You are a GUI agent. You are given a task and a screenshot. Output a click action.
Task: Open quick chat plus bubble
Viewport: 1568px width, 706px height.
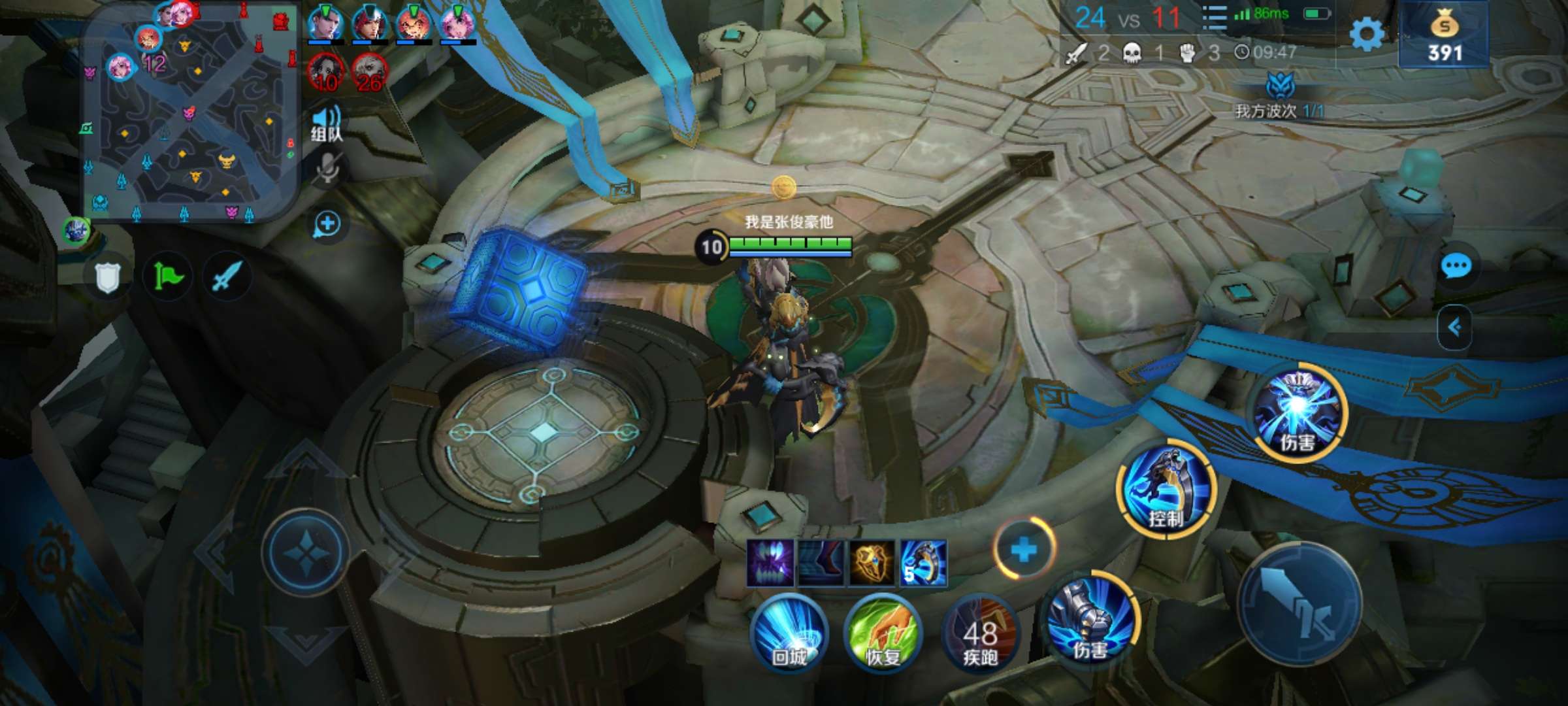(x=327, y=224)
